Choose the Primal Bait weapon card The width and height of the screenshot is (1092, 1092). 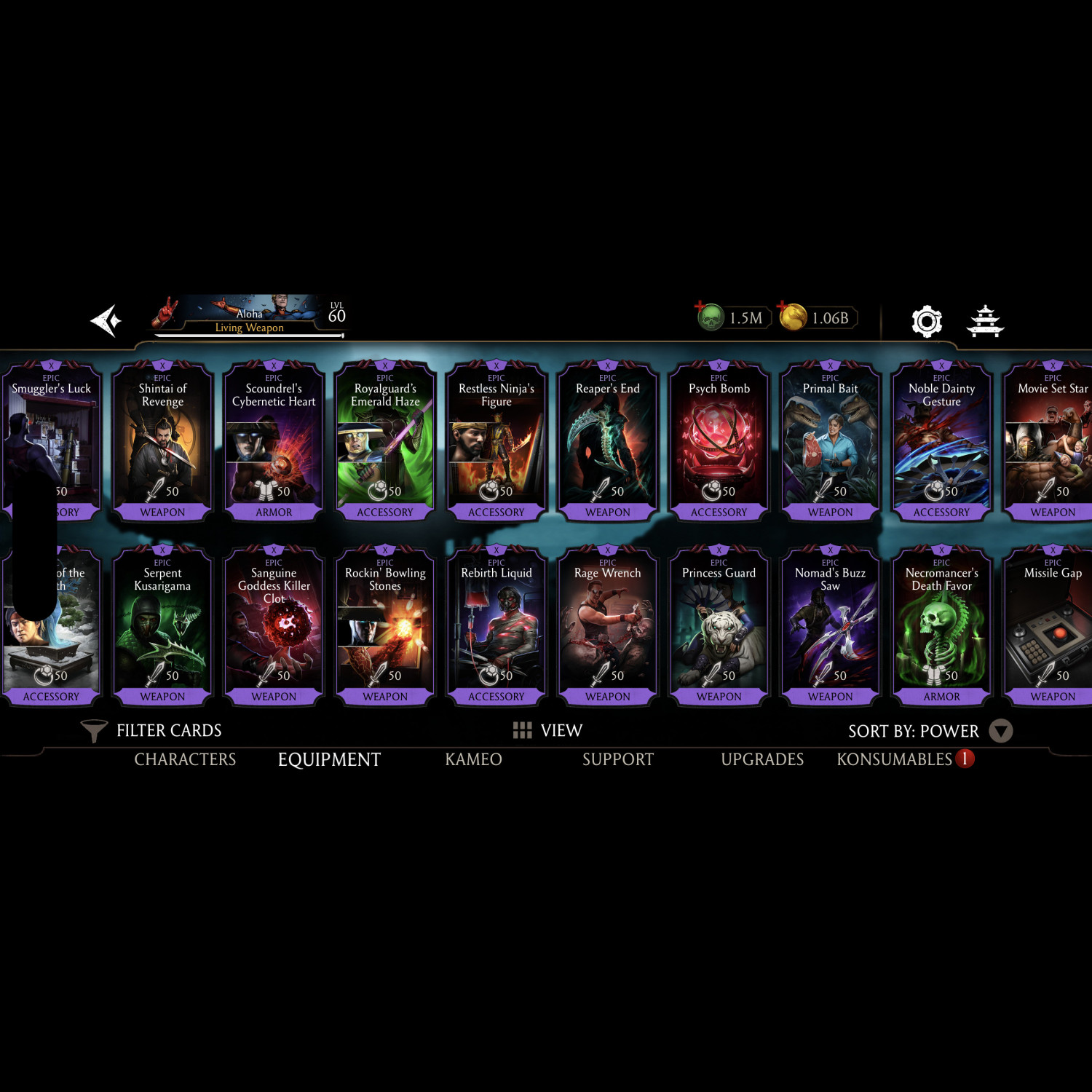coord(831,440)
